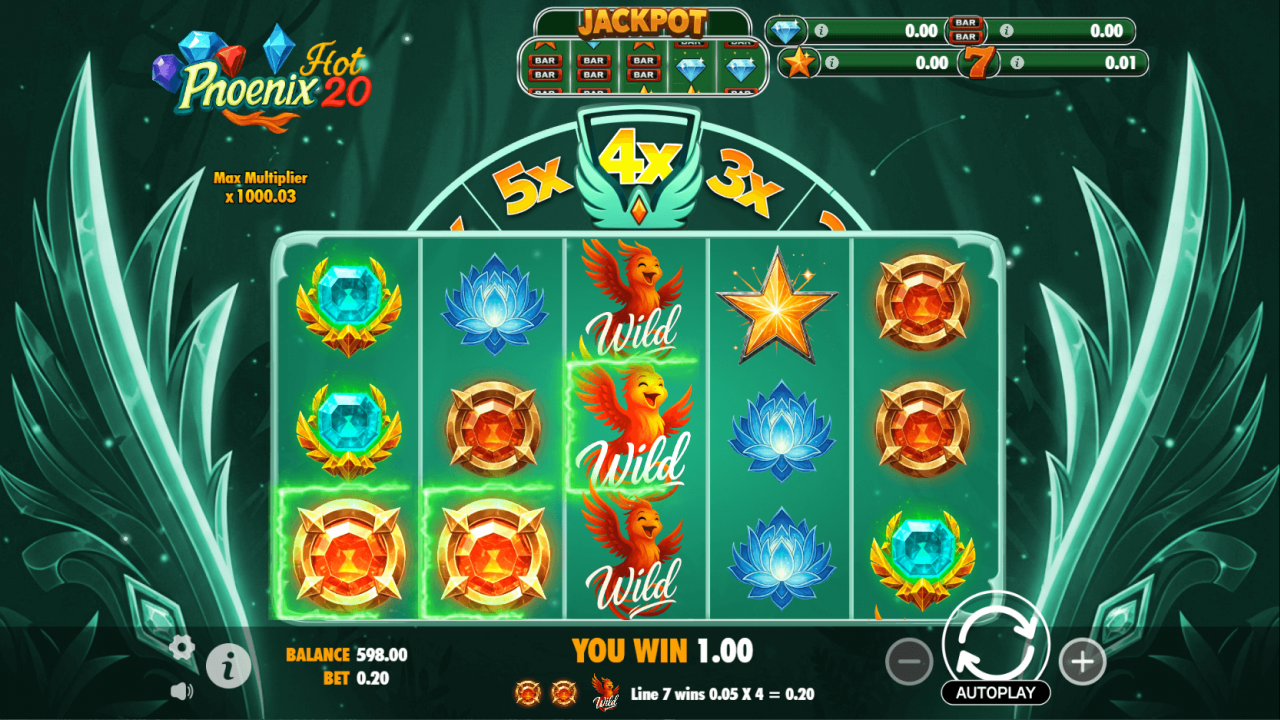Select the 4x multiplier wheel segment

pyautogui.click(x=640, y=160)
